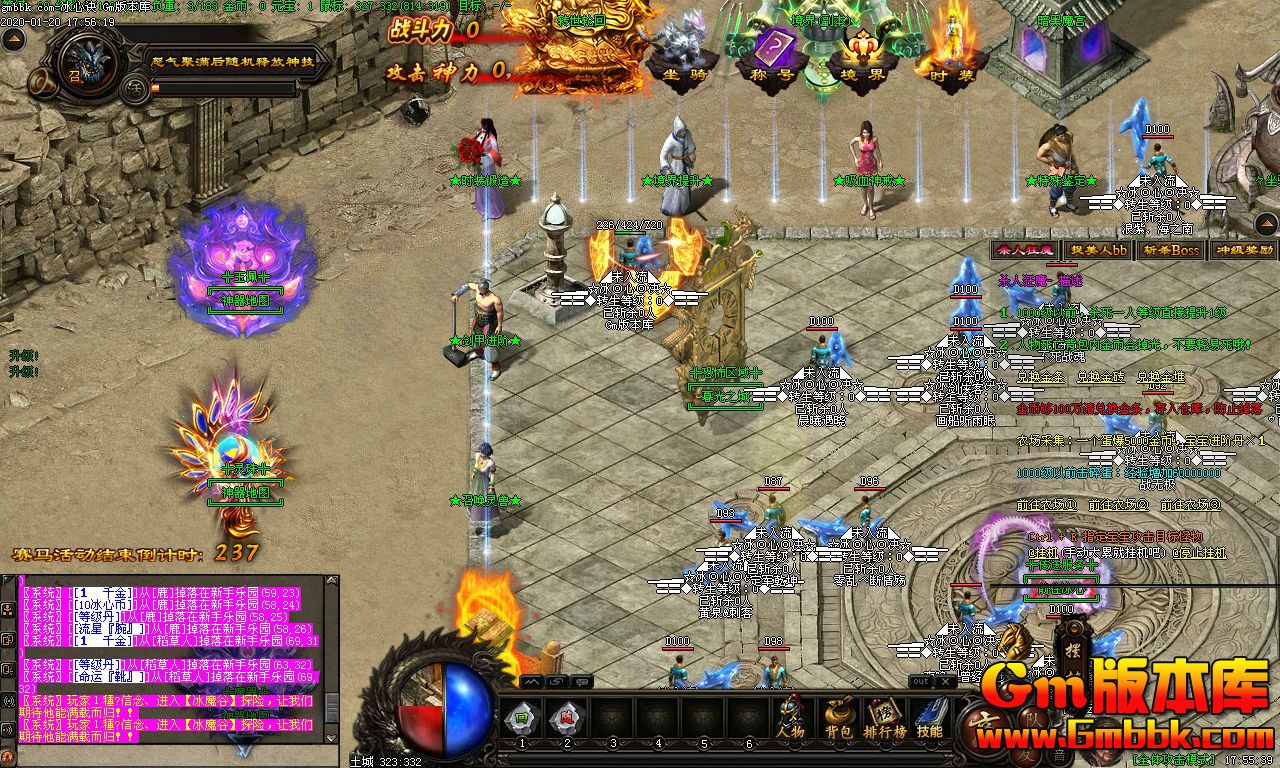Click the 兑换金条 exchange link
The image size is (1280, 768).
tap(1041, 377)
